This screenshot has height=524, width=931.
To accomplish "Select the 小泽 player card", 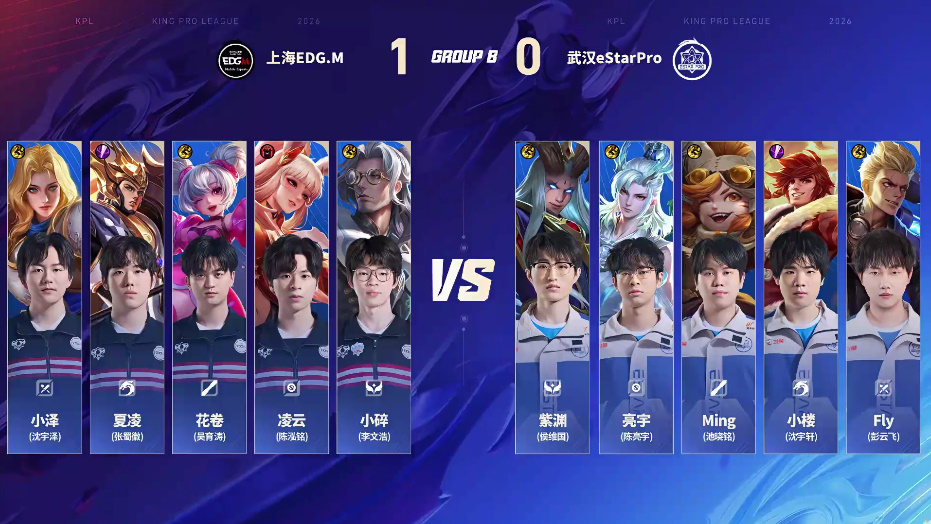I will [x=45, y=297].
